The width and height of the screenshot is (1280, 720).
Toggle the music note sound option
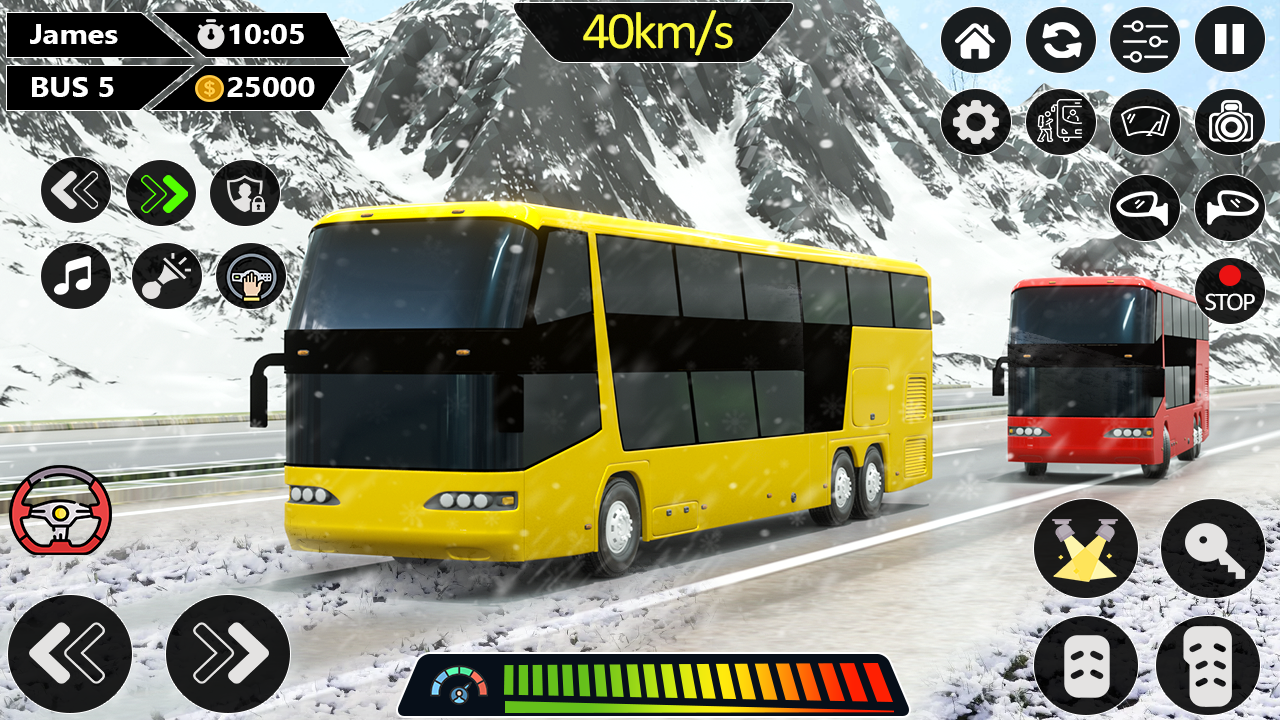[75, 278]
